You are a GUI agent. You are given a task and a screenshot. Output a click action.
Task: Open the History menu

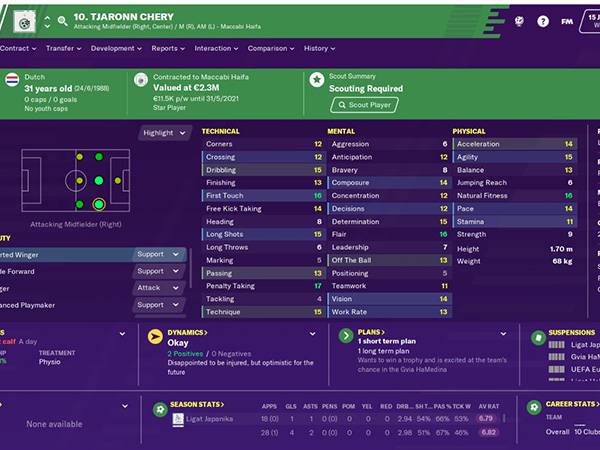[318, 48]
